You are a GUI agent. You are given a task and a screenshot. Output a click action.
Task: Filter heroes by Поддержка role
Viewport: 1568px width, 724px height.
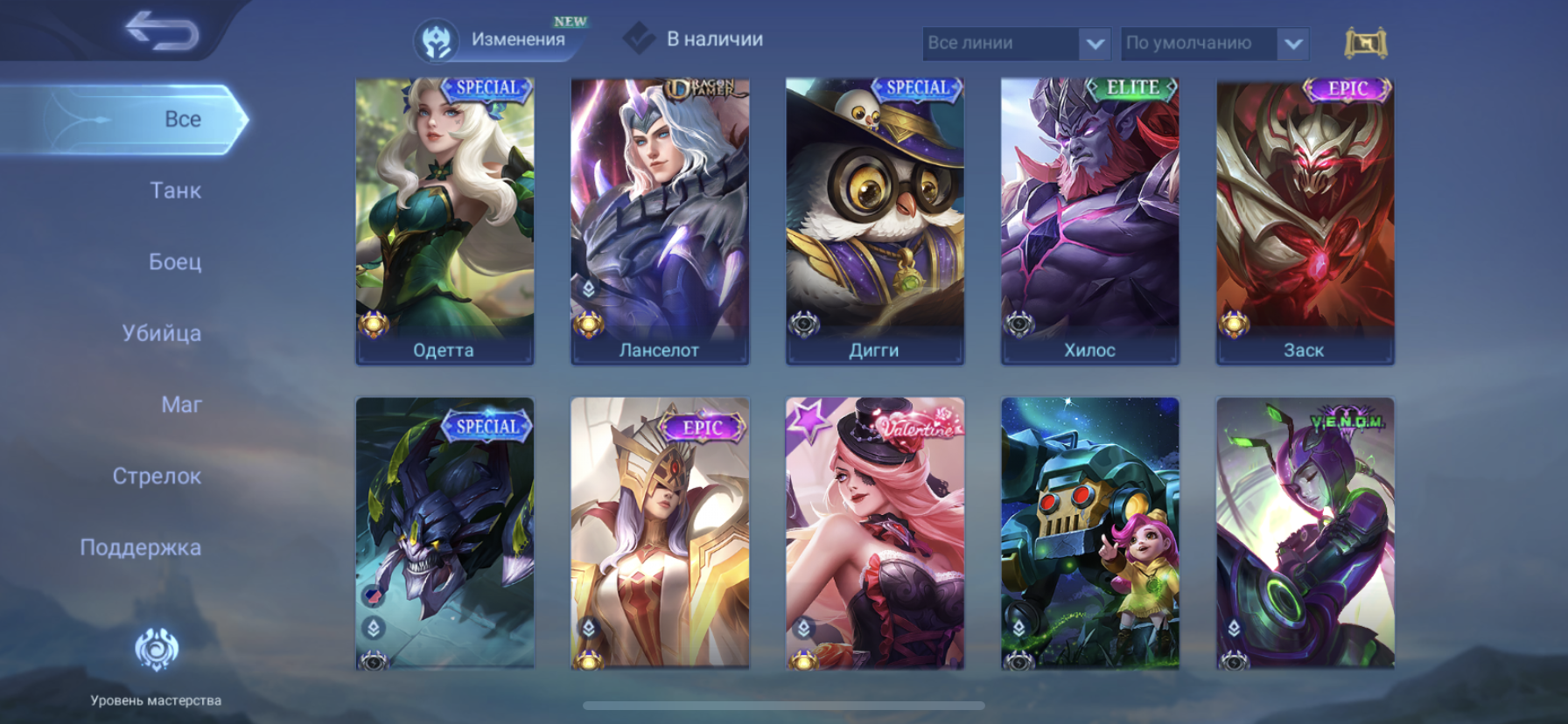tap(141, 548)
